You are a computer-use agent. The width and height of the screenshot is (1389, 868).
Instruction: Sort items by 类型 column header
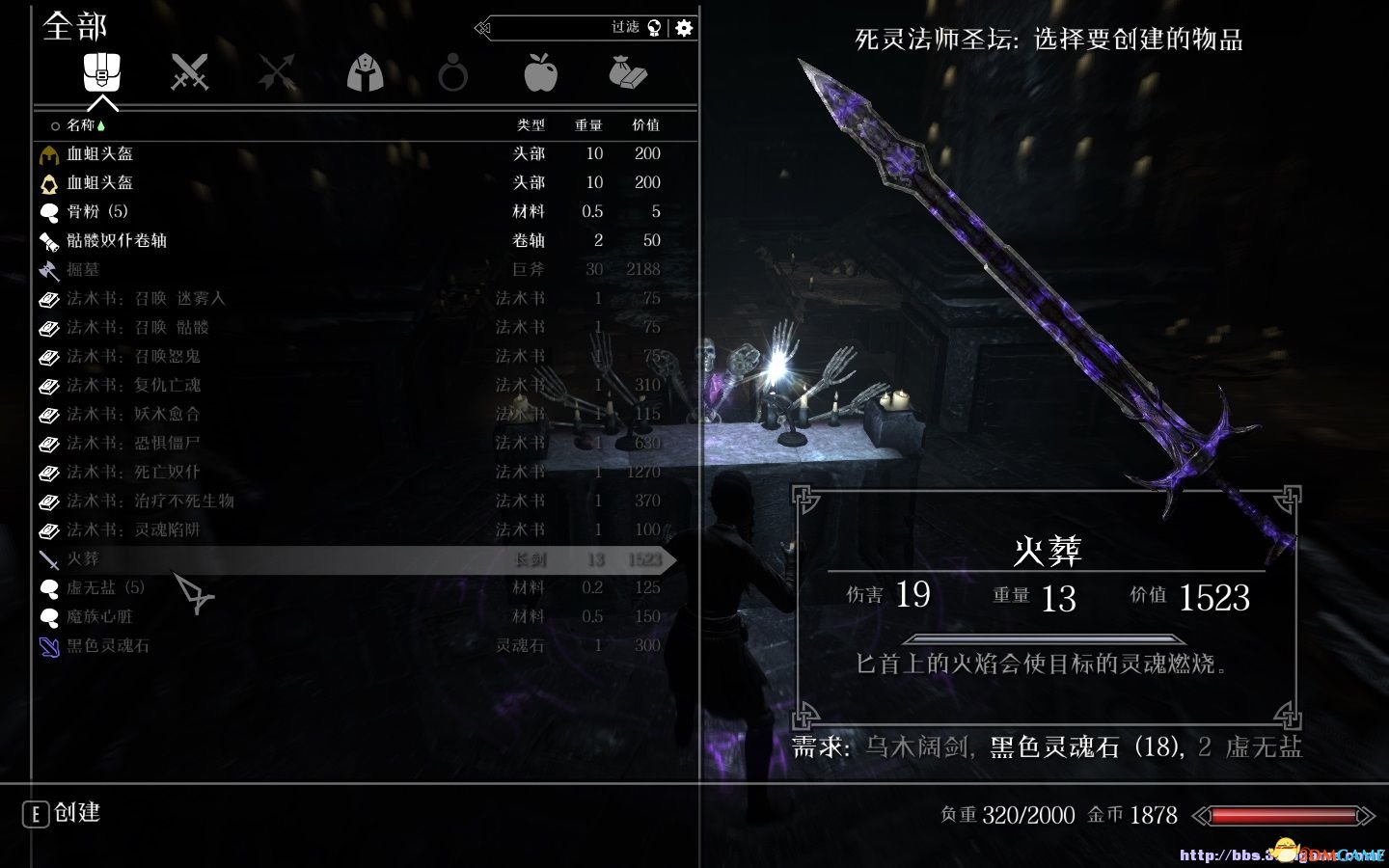pos(531,125)
